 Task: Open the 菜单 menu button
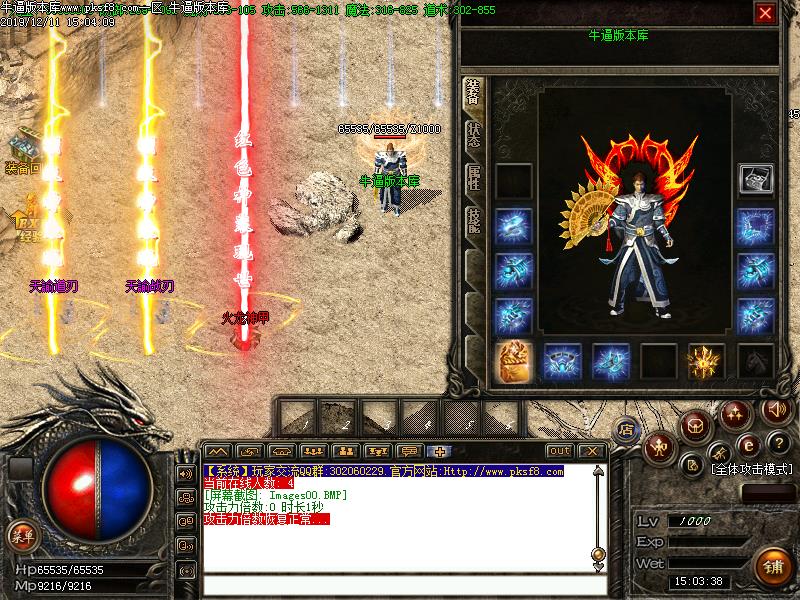click(x=20, y=534)
